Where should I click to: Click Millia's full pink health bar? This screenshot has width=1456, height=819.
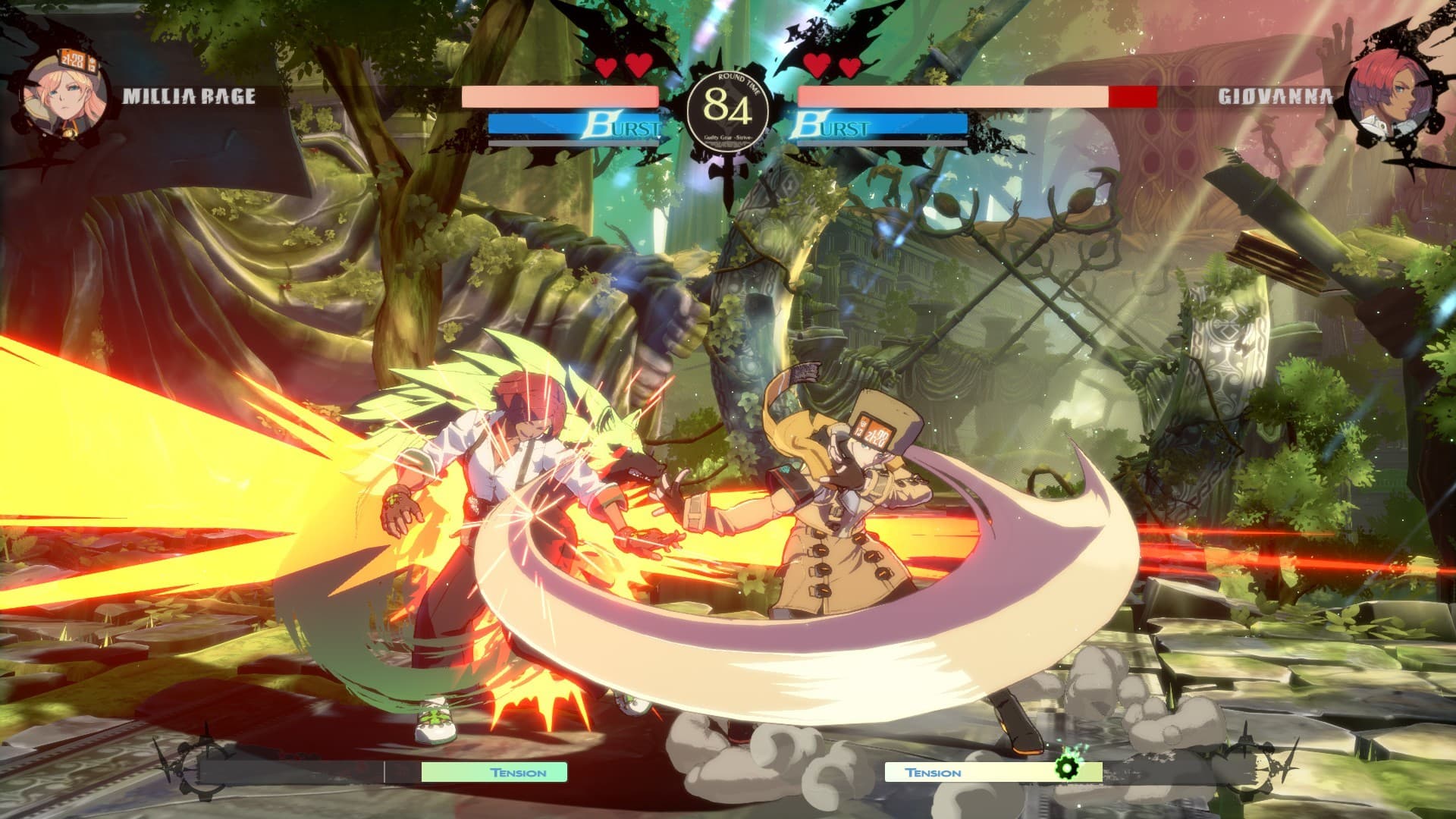click(561, 97)
